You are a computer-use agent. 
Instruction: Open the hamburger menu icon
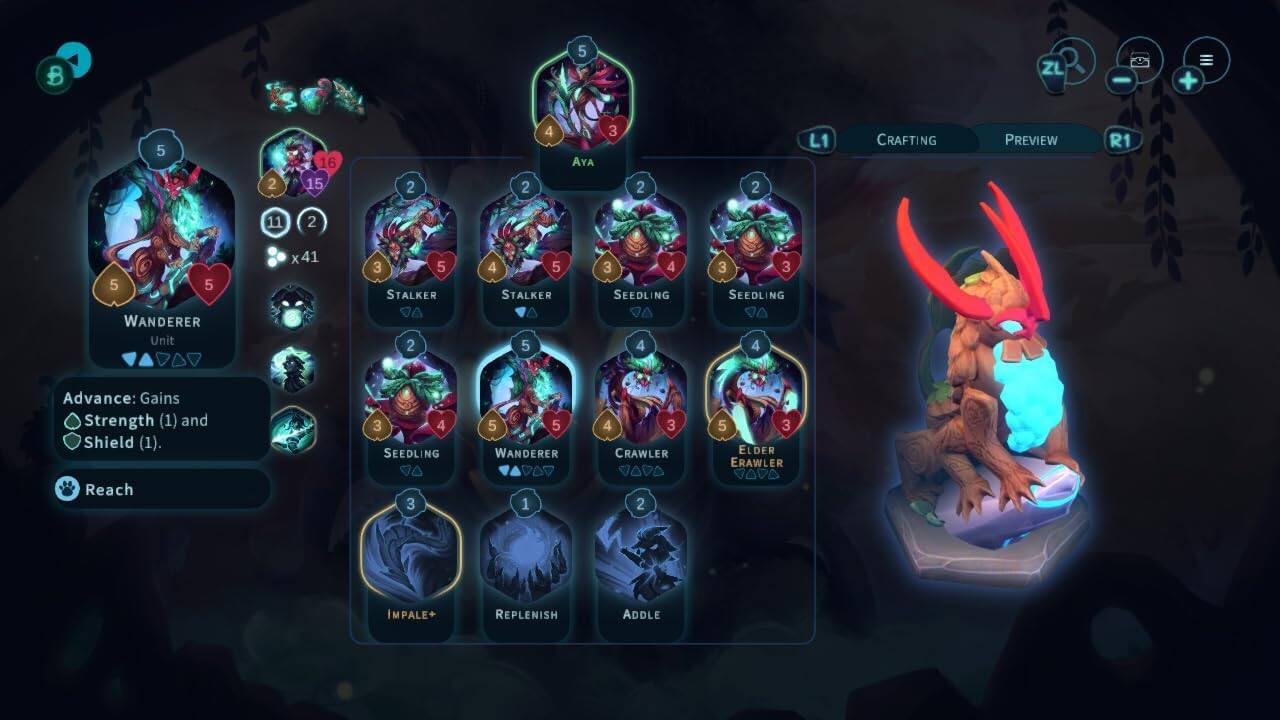pyautogui.click(x=1206, y=60)
